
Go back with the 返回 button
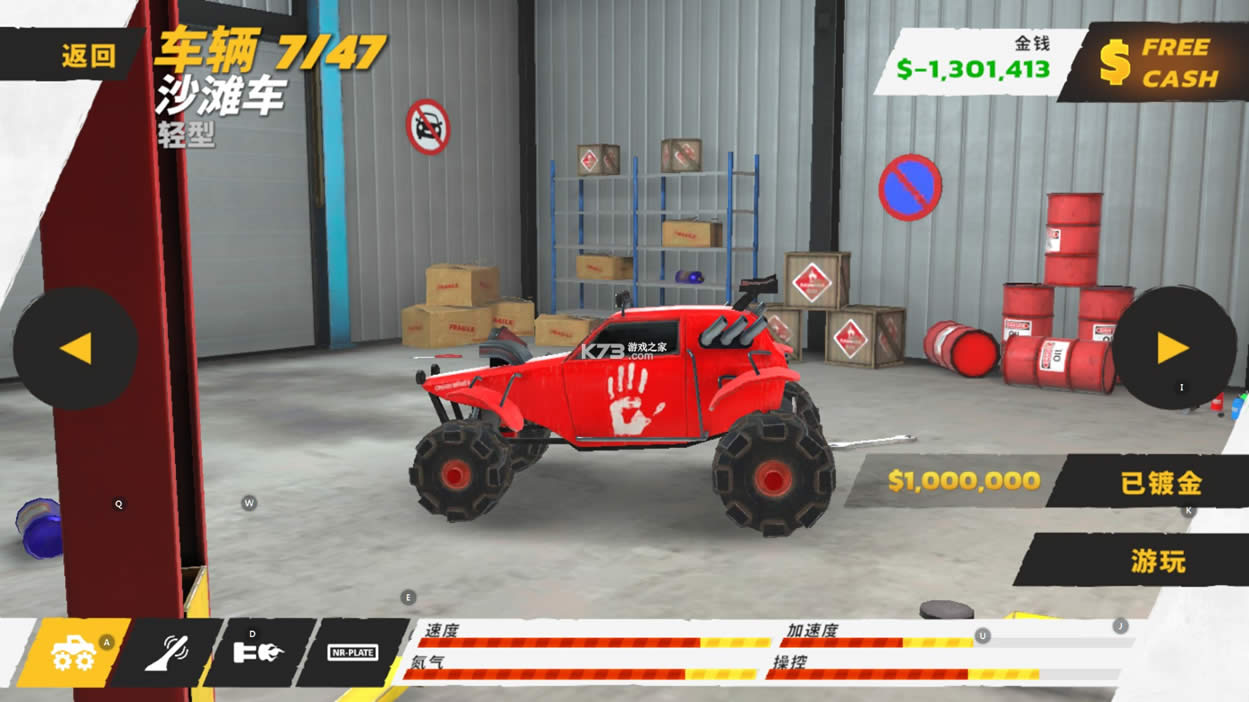coord(88,56)
